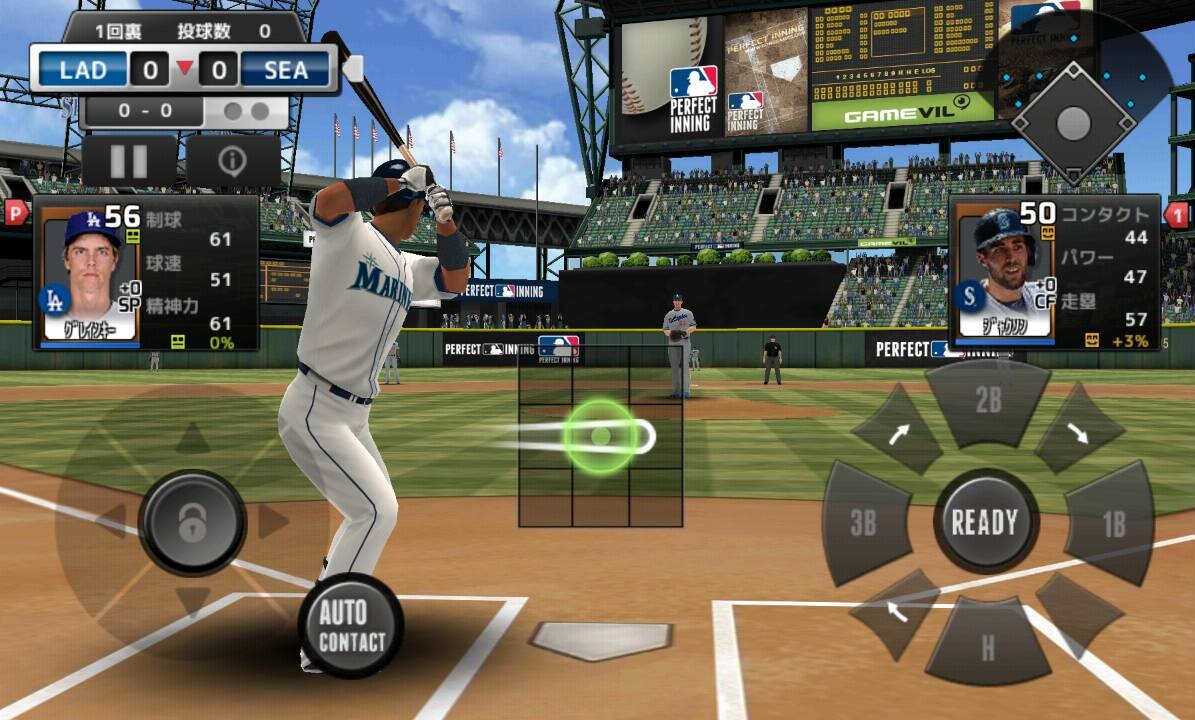Click the green batting target cursor

click(x=600, y=436)
